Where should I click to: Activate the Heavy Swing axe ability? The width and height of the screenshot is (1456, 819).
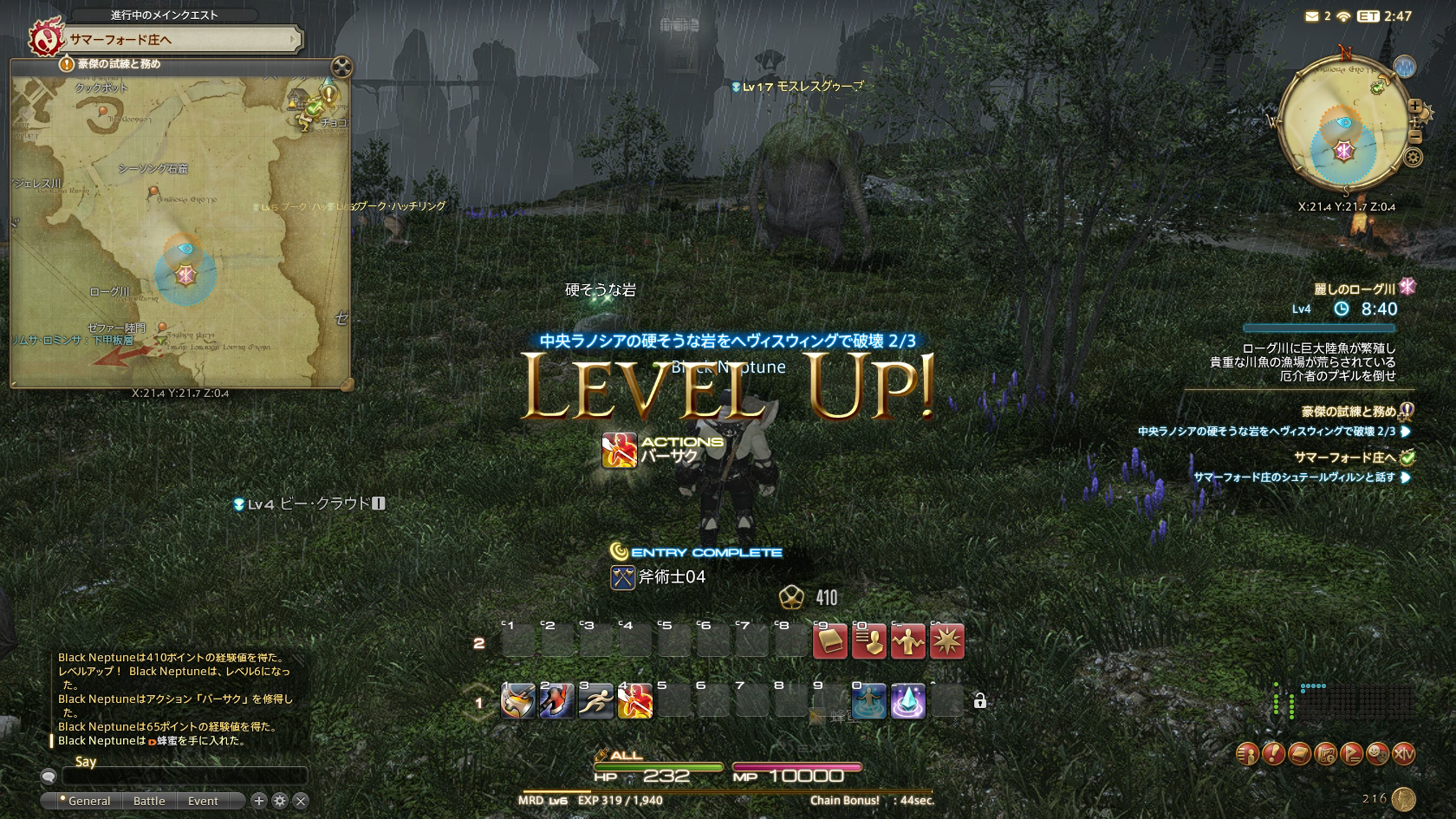tap(517, 701)
